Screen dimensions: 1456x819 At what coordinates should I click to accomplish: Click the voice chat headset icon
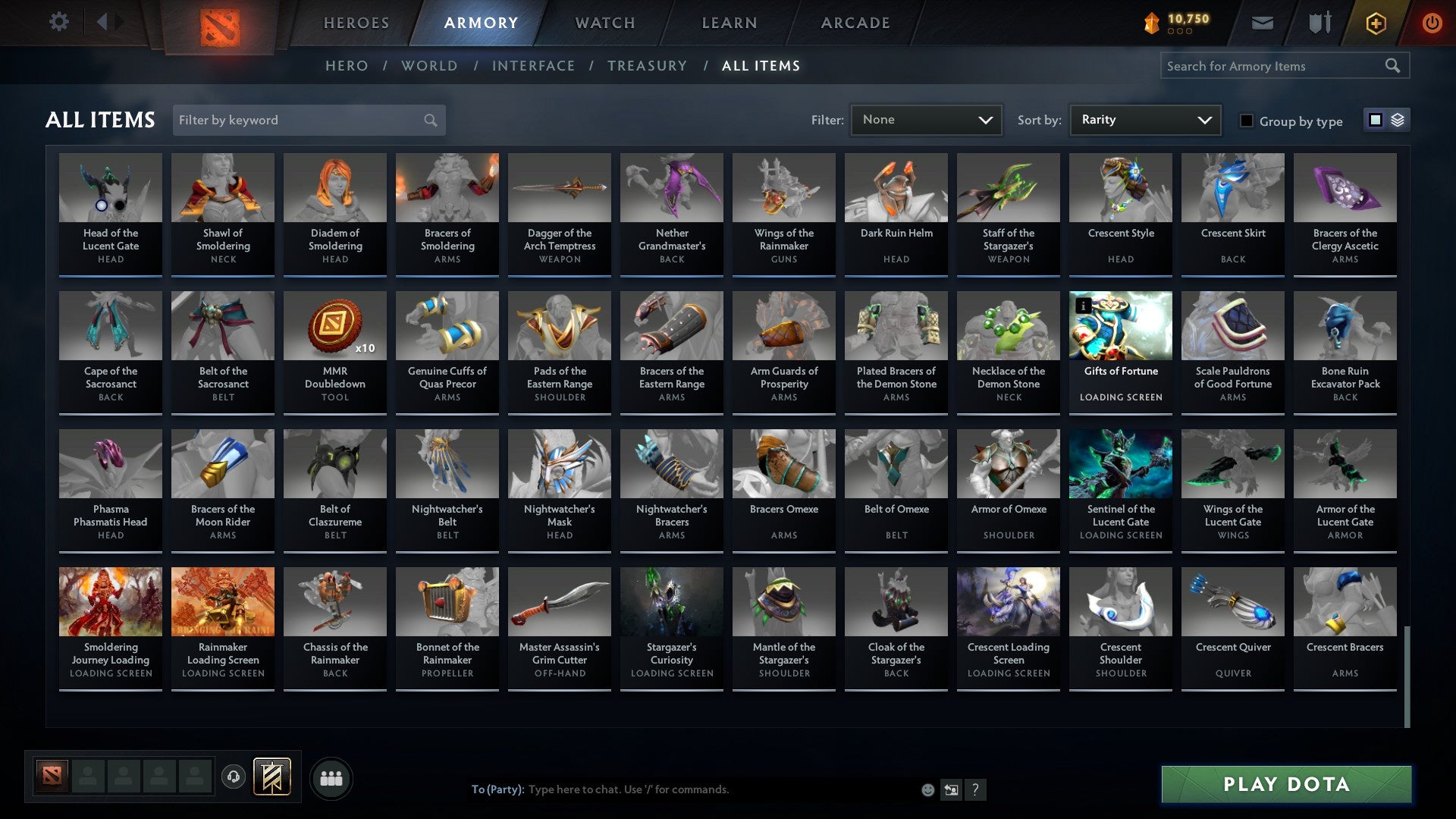[x=234, y=777]
